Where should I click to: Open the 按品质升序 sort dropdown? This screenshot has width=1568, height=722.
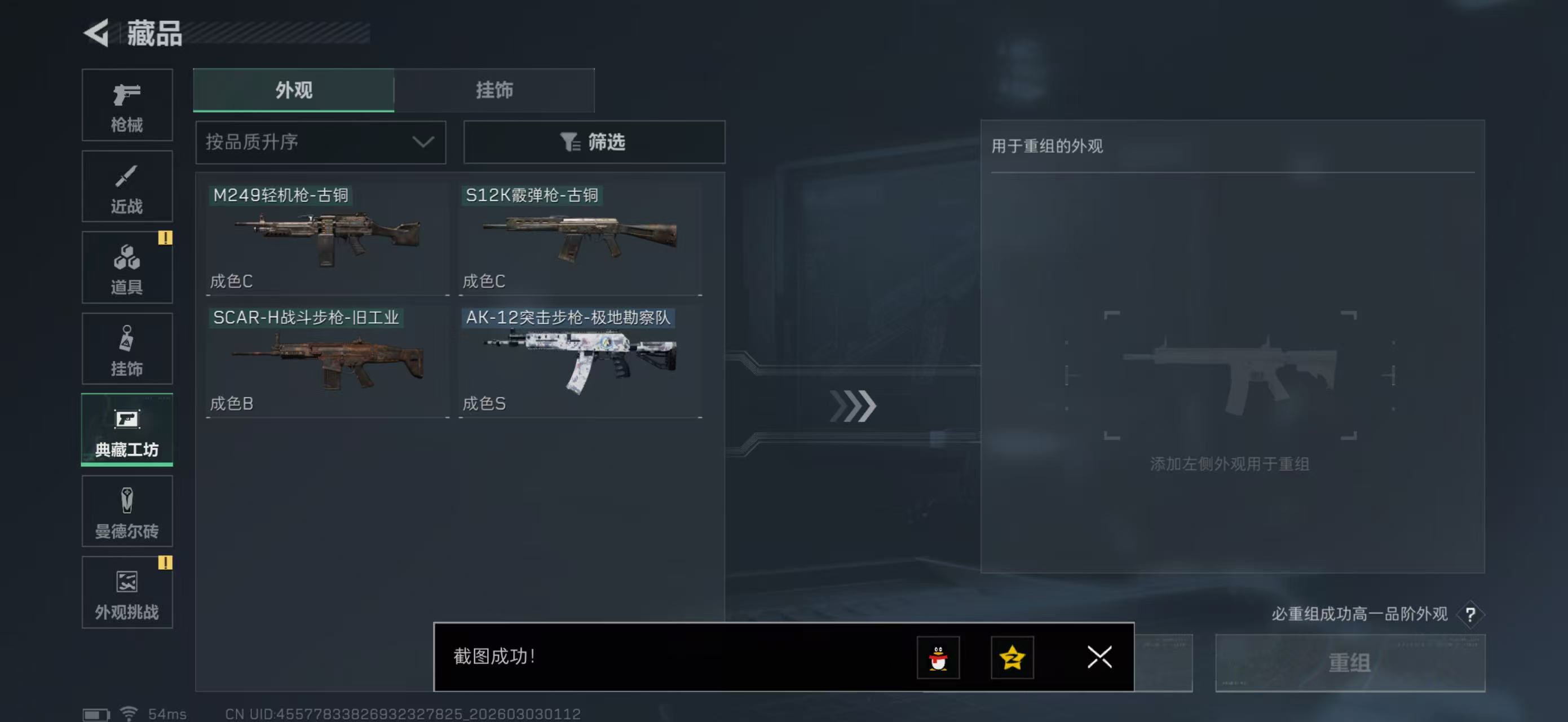(x=320, y=143)
